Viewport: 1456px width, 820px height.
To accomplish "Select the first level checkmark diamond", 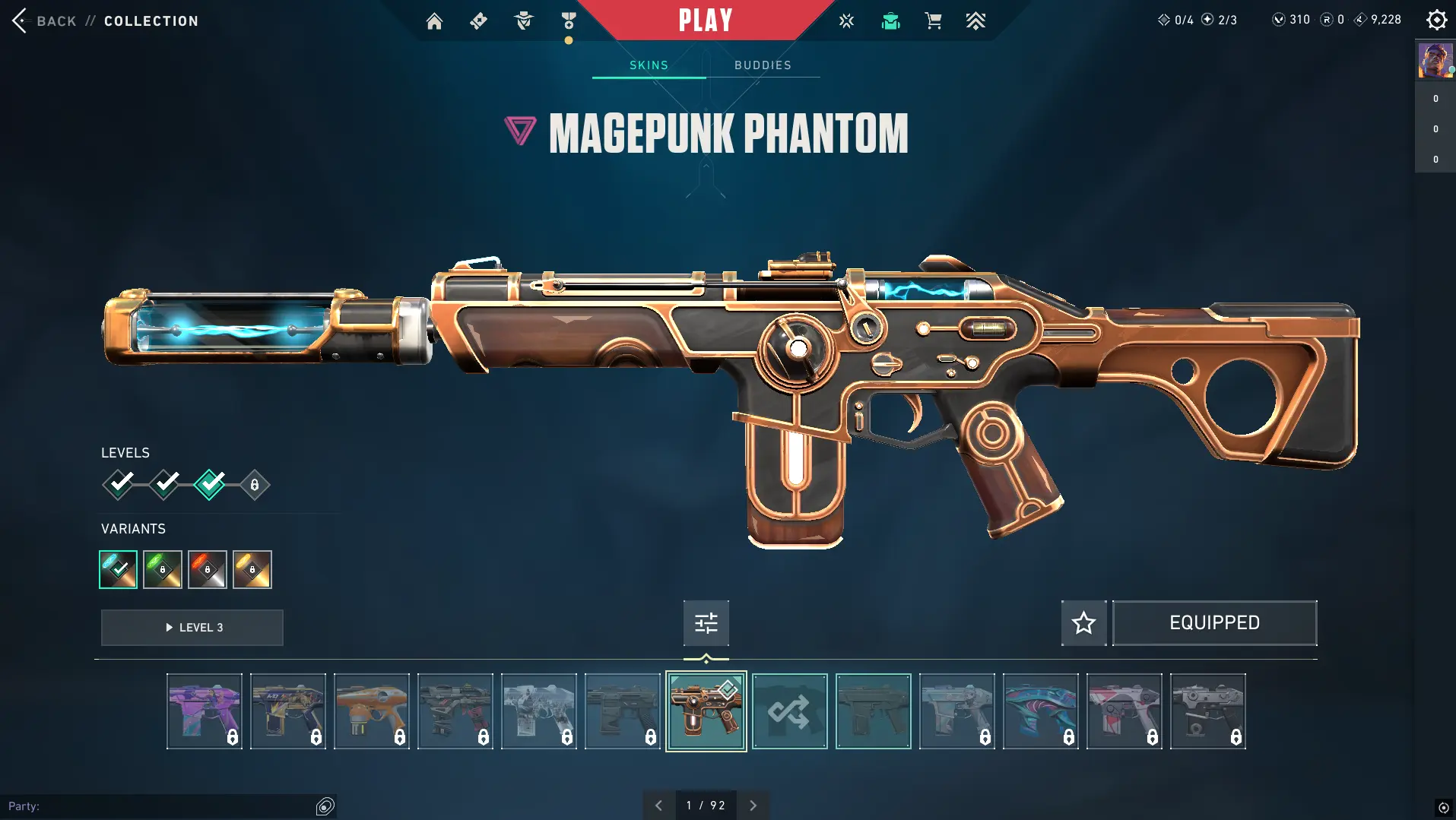I will [119, 485].
